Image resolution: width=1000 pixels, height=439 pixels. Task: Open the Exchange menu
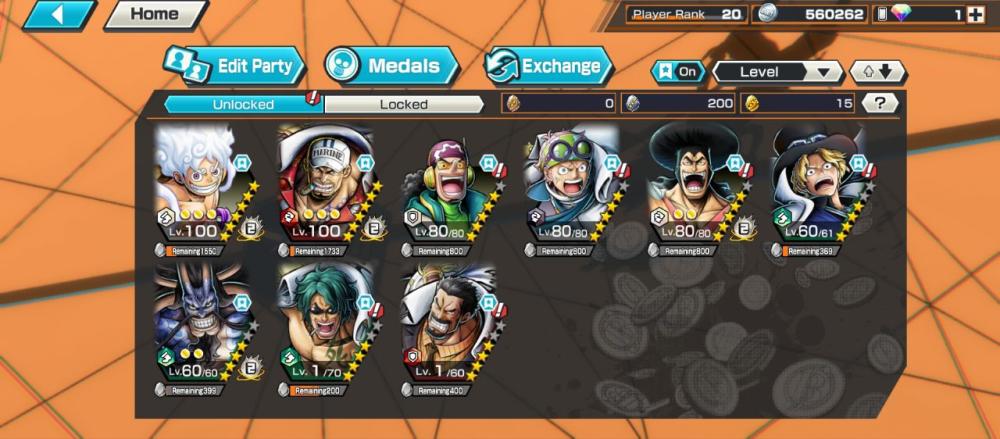[548, 67]
